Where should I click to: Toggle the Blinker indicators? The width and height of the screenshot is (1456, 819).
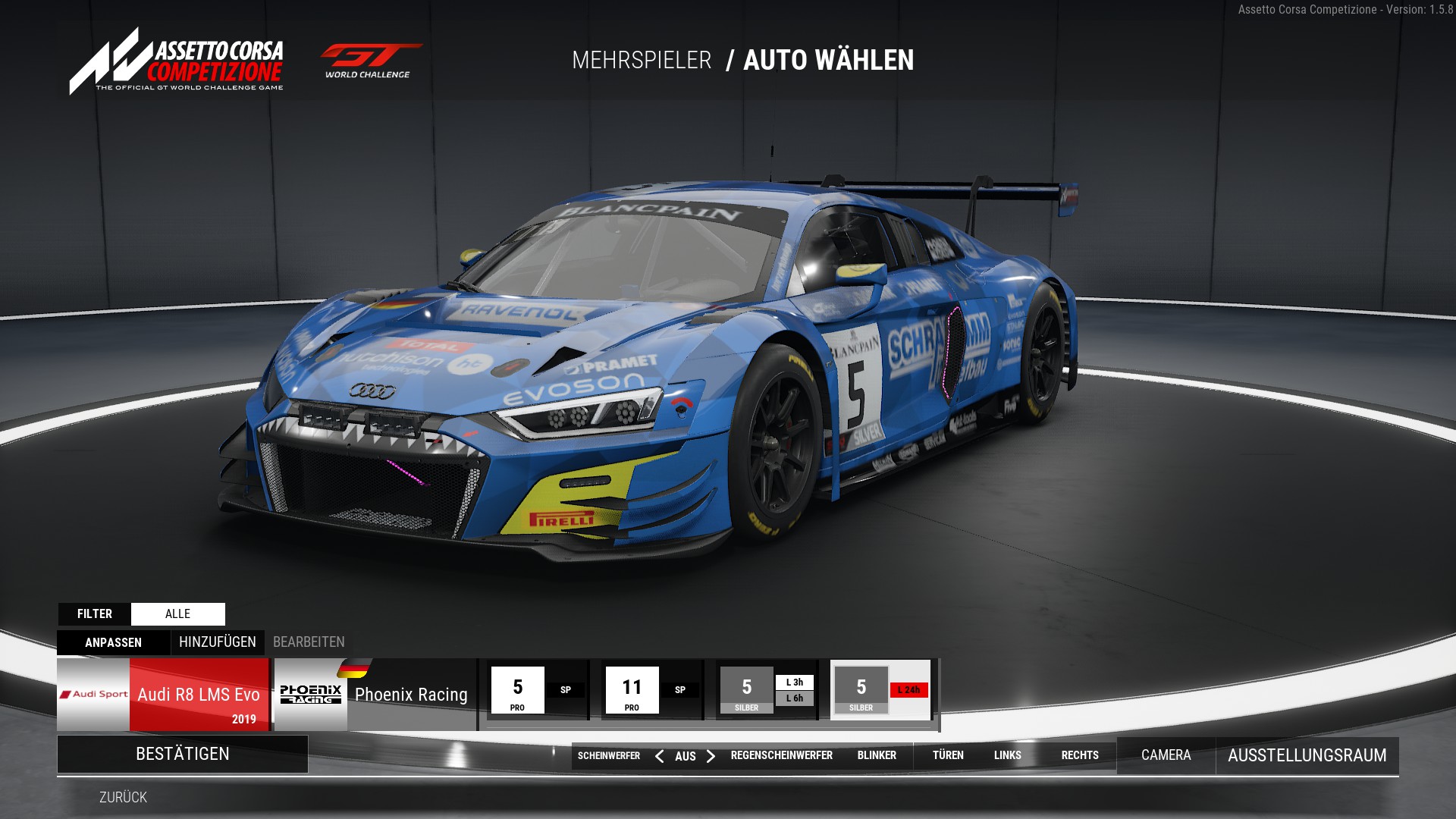coord(877,755)
